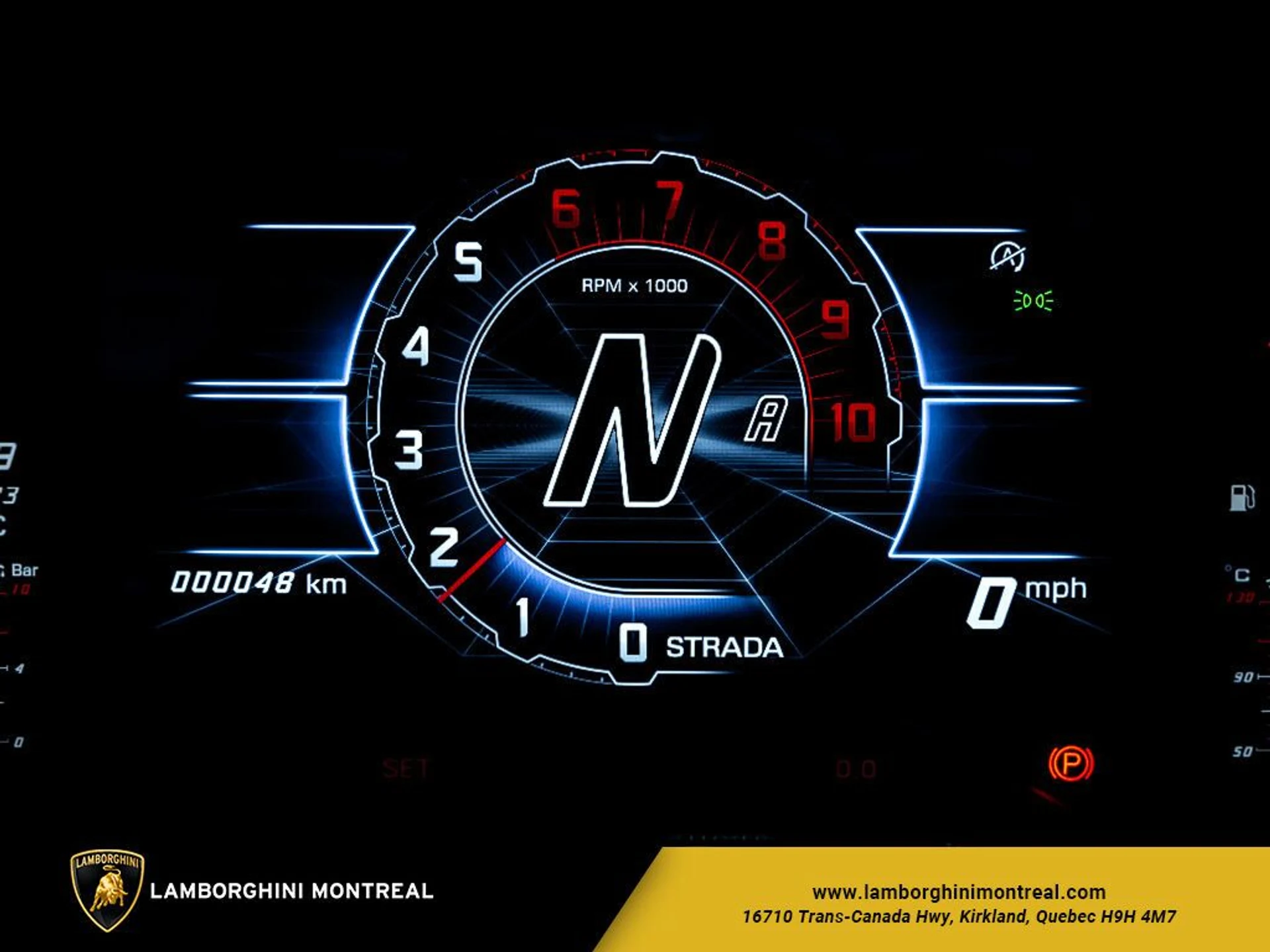
Task: Open the lamborghinimontreal.com website link
Action: click(958, 892)
